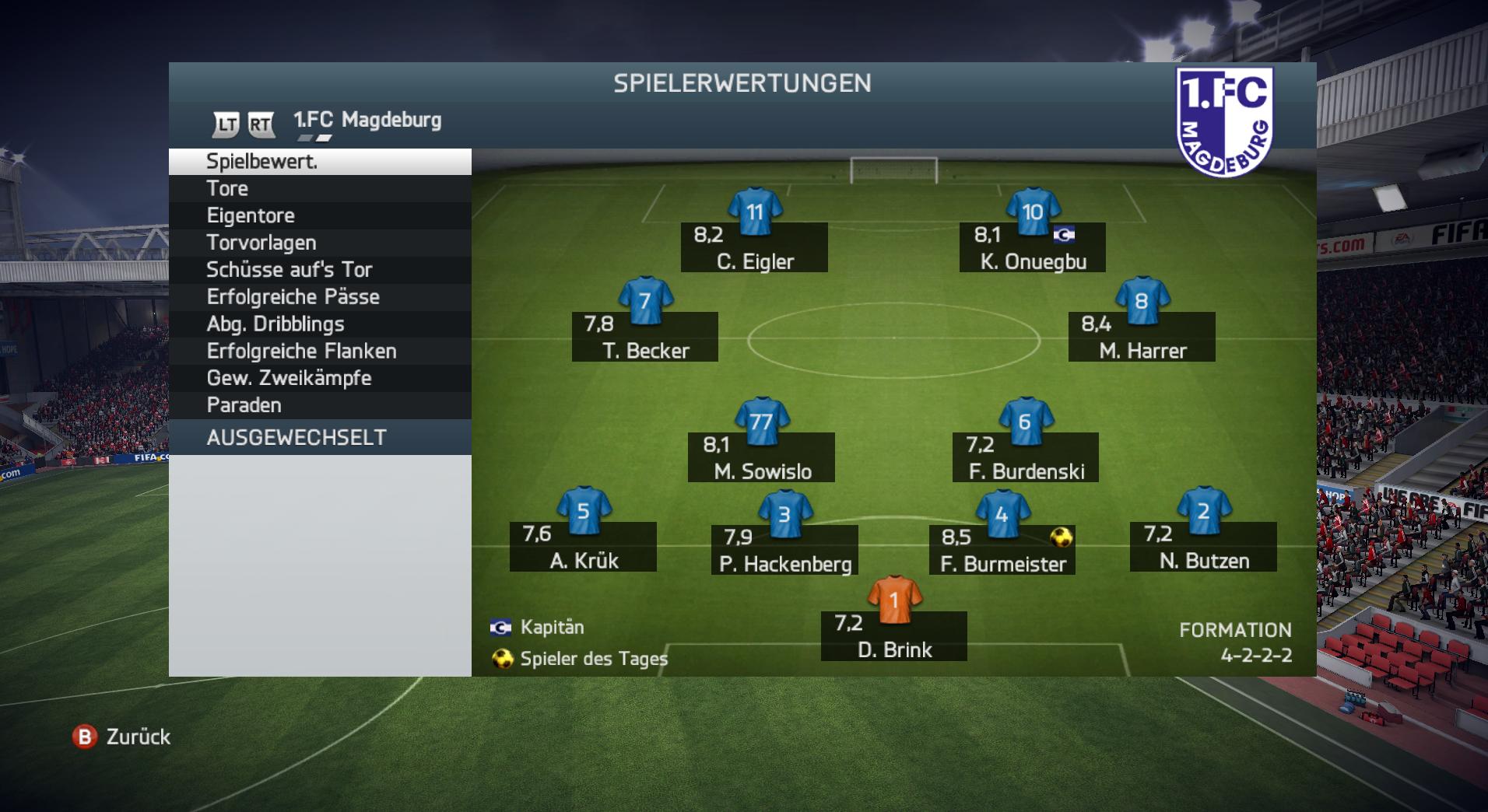Viewport: 1488px width, 812px height.
Task: Click M. Sowislo's player card
Action: coord(761,457)
